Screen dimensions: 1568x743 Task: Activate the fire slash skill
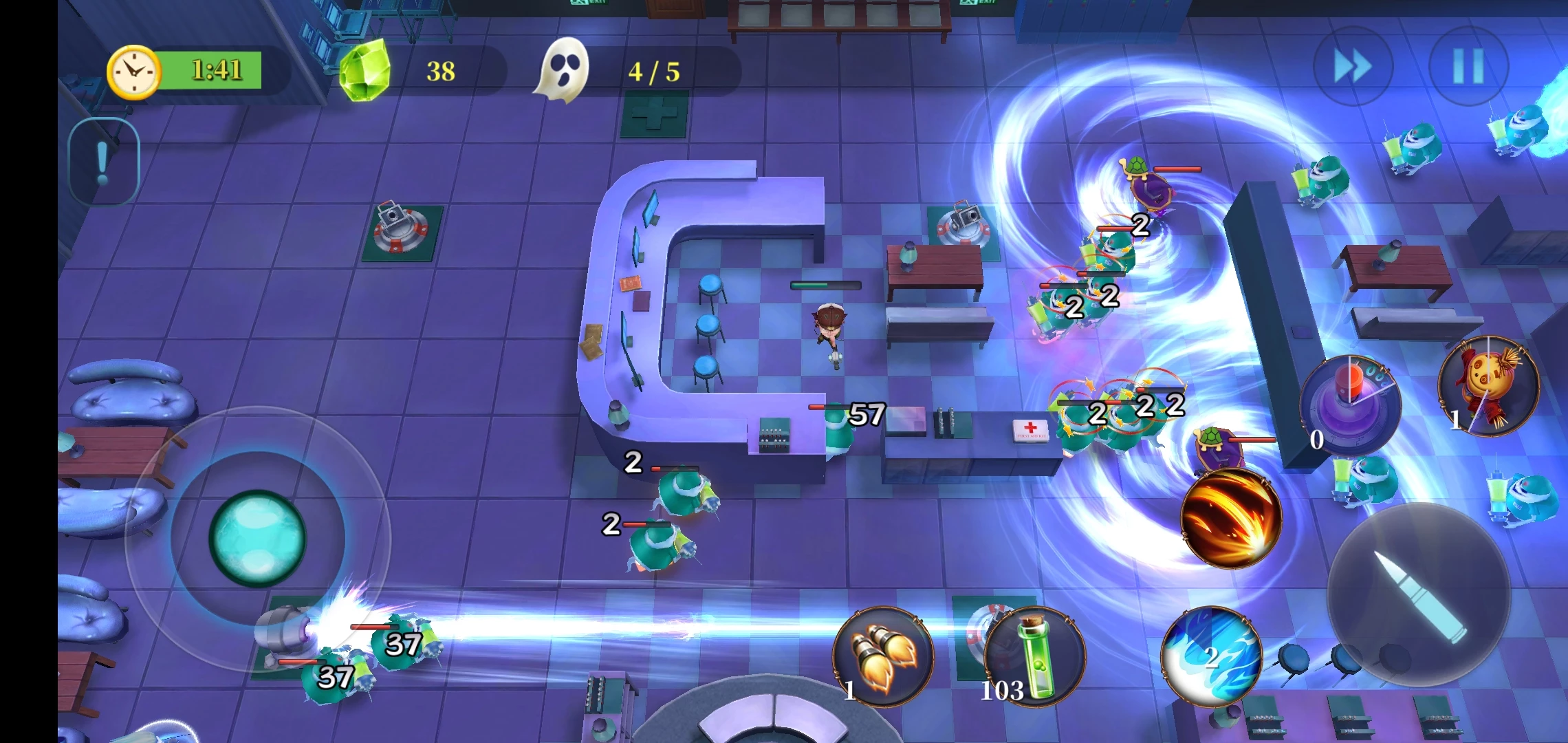[1231, 519]
